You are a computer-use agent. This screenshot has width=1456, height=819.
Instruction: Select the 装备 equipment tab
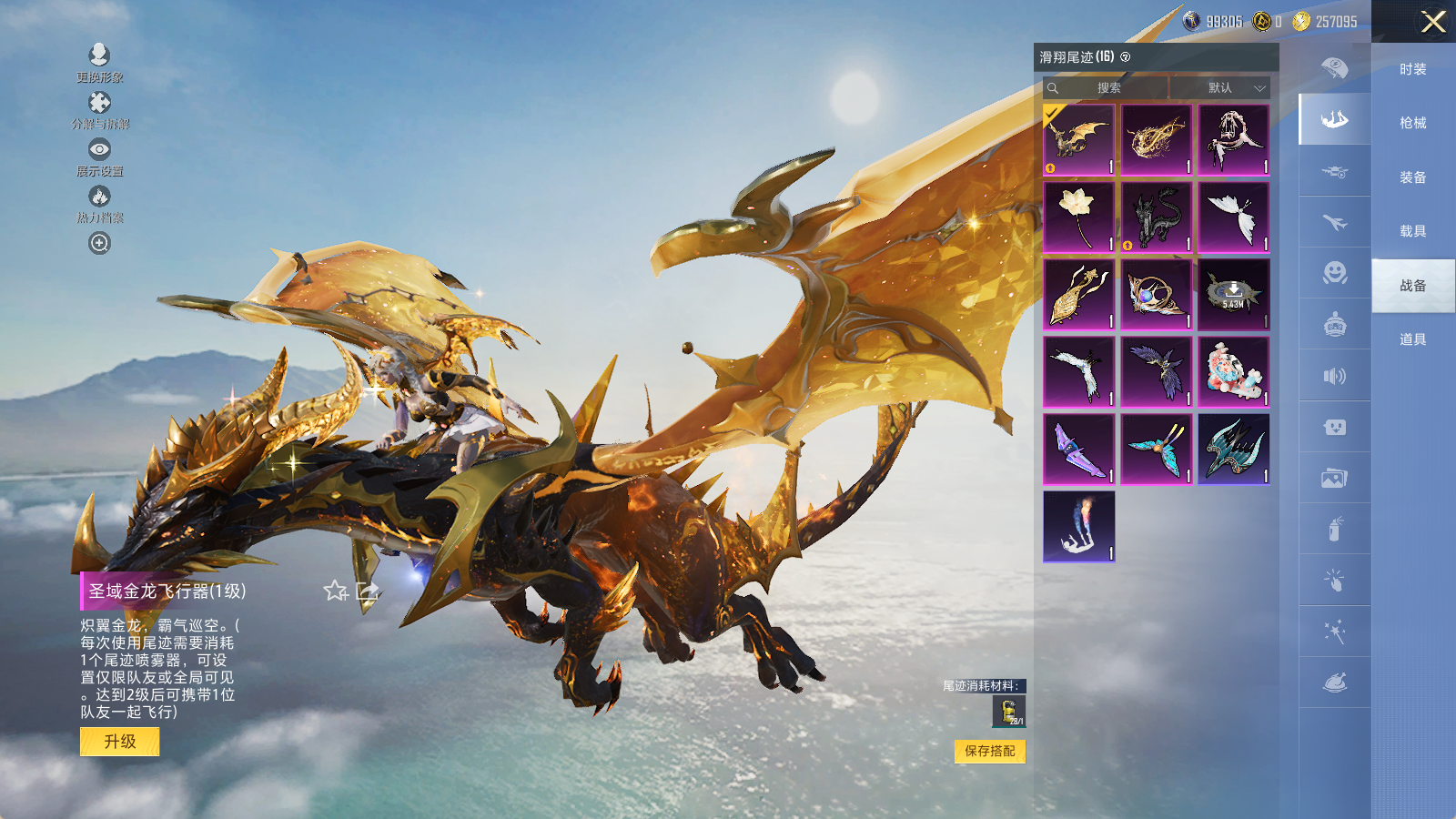pos(1412,177)
